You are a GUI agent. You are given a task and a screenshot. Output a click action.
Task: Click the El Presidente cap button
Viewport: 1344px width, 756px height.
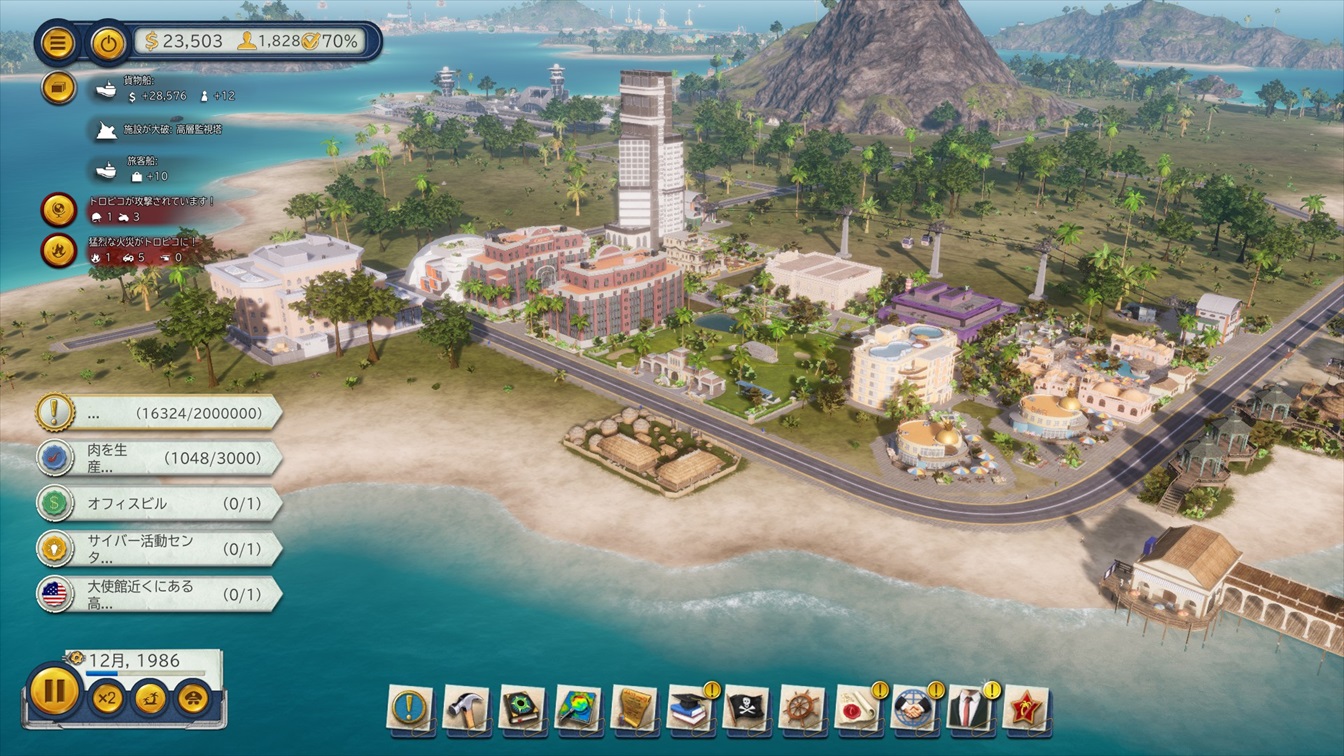193,697
